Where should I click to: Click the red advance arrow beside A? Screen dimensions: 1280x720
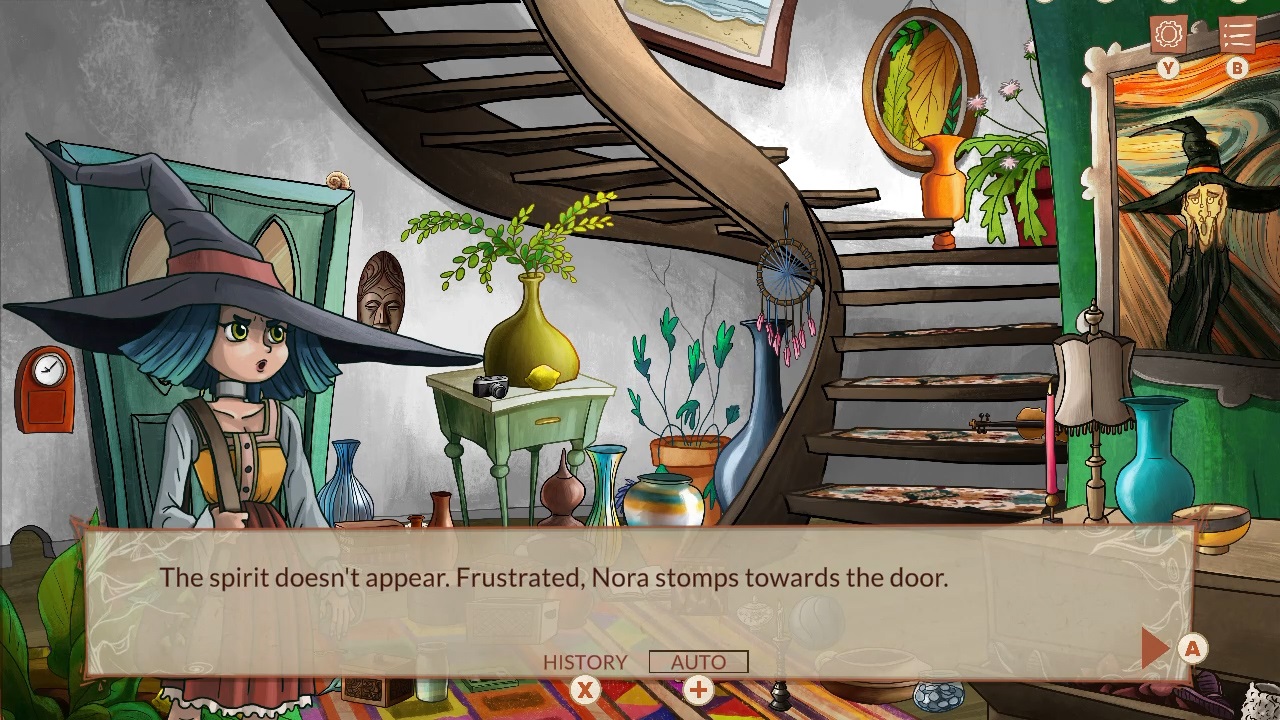point(1155,646)
